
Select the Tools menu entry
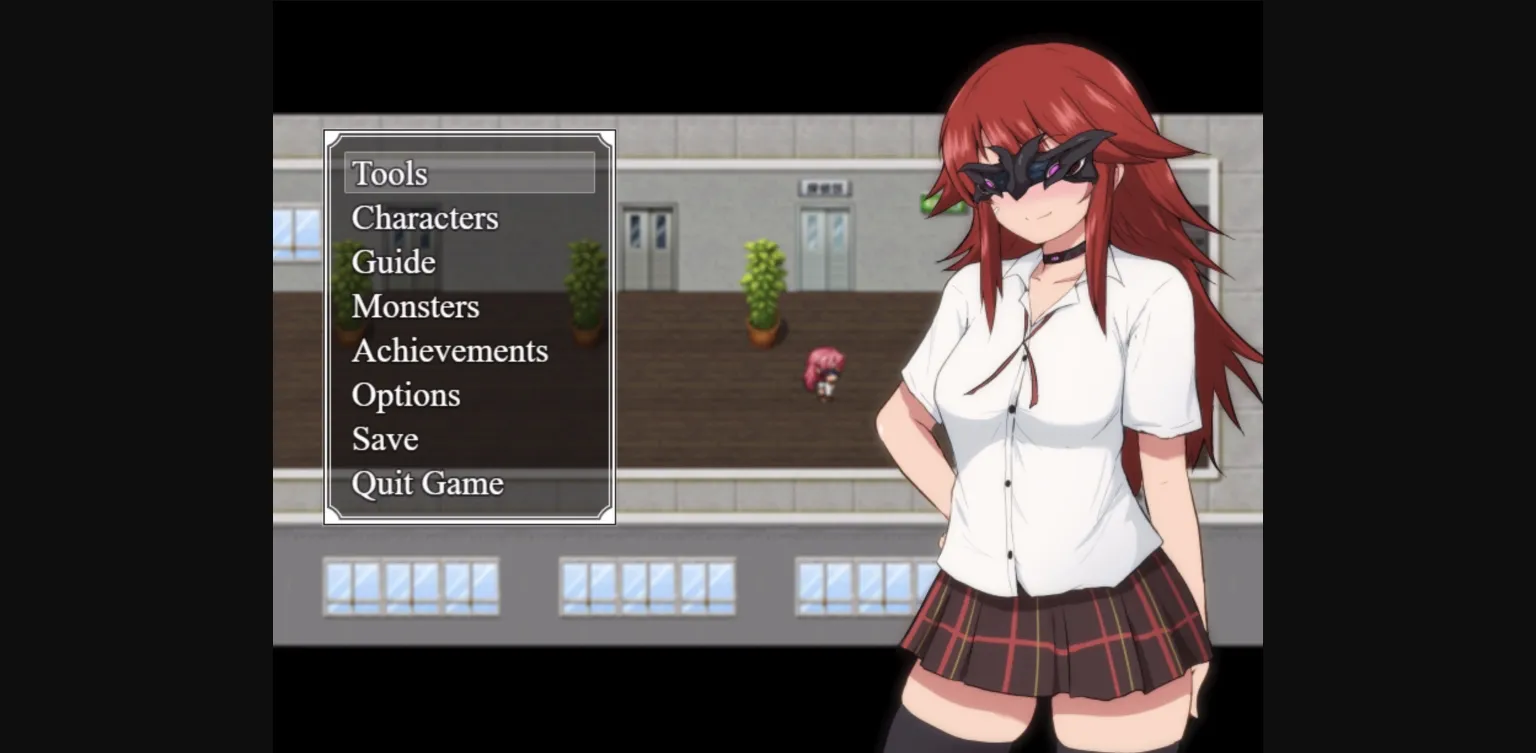click(389, 173)
